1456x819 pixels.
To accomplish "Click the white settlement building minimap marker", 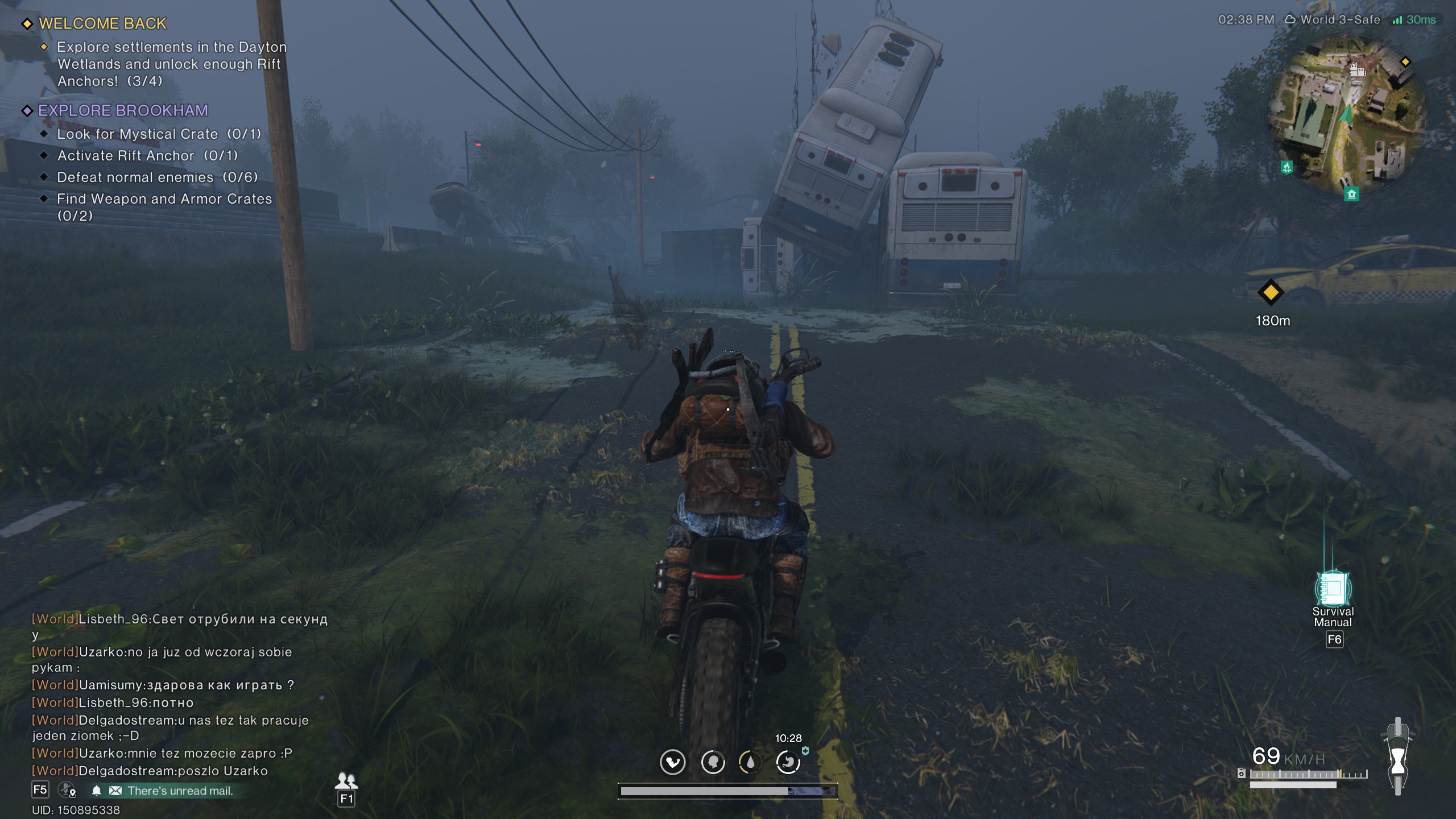I will pos(1357,70).
